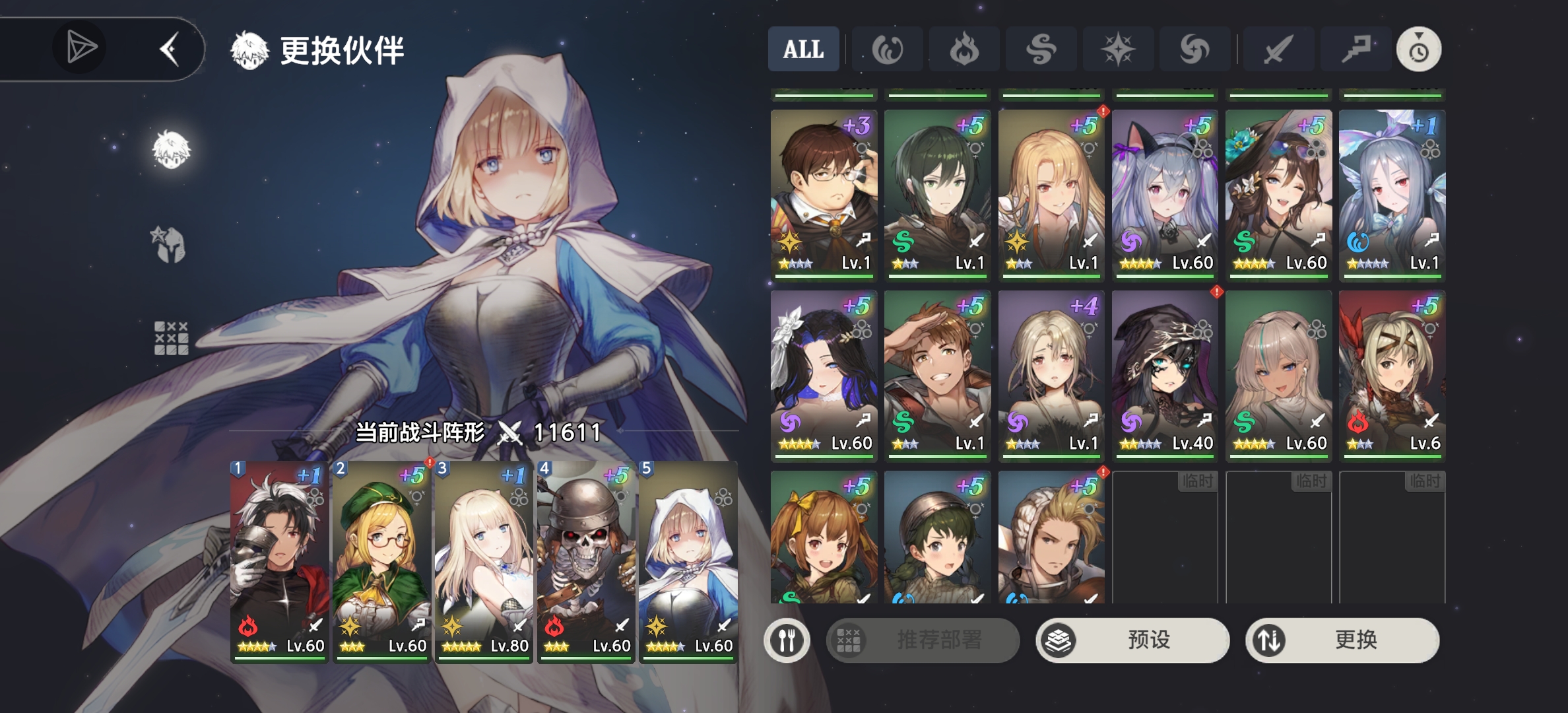Click the 推荐部署 recommended deploy button

pyautogui.click(x=923, y=640)
